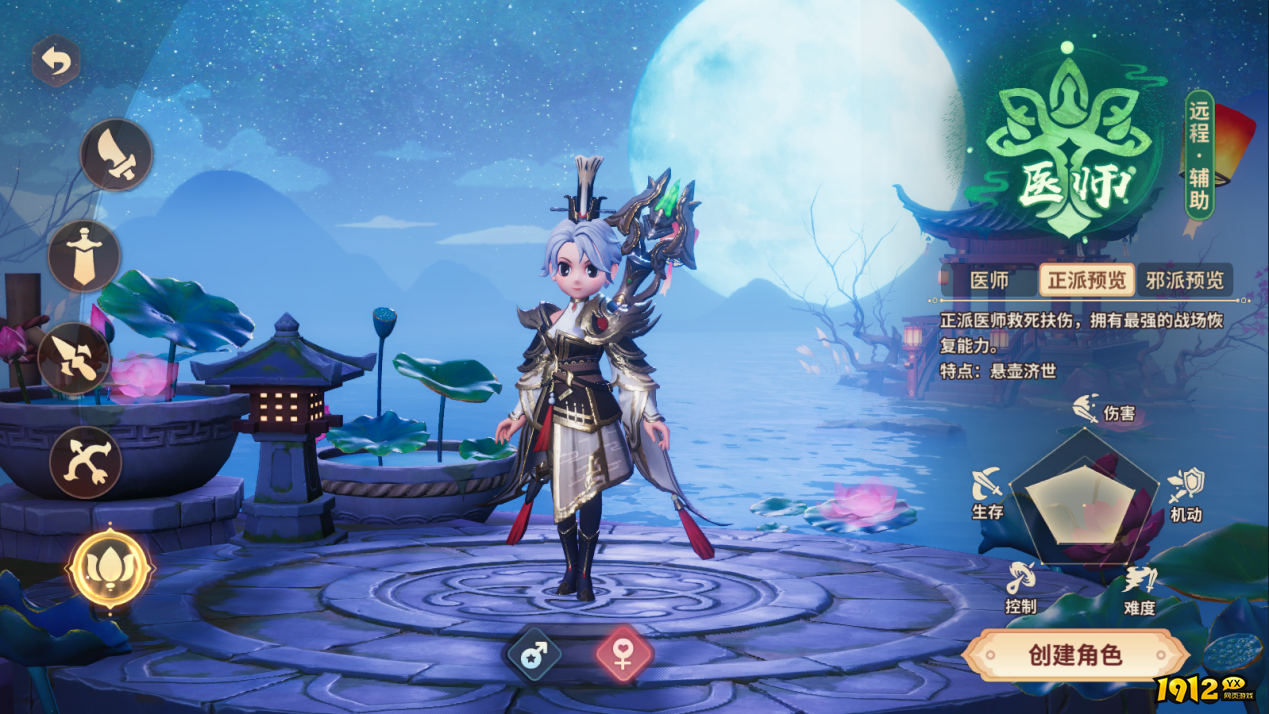Screen dimensions: 1269x714
Task: Go back using the return arrow button
Action: pyautogui.click(x=56, y=62)
